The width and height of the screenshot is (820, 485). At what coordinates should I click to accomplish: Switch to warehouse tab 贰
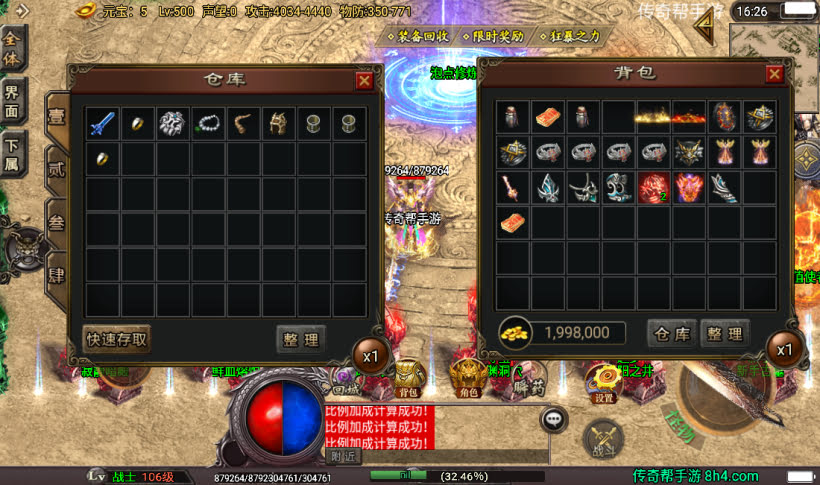click(x=57, y=169)
